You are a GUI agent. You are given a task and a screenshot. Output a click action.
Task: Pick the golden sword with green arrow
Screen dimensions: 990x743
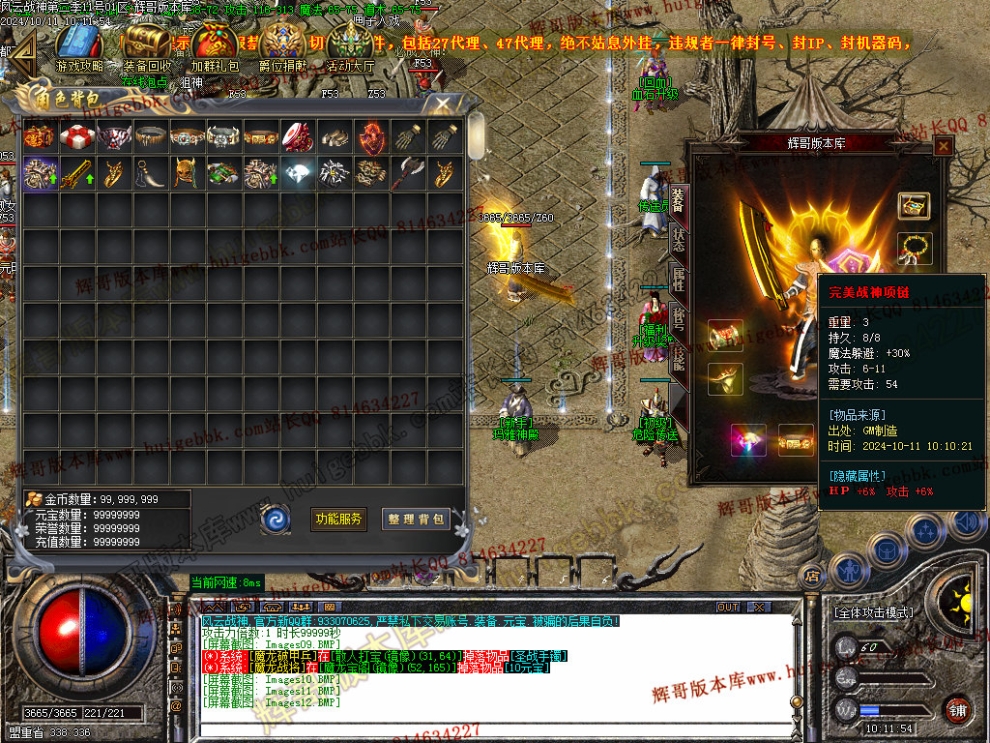tap(77, 173)
